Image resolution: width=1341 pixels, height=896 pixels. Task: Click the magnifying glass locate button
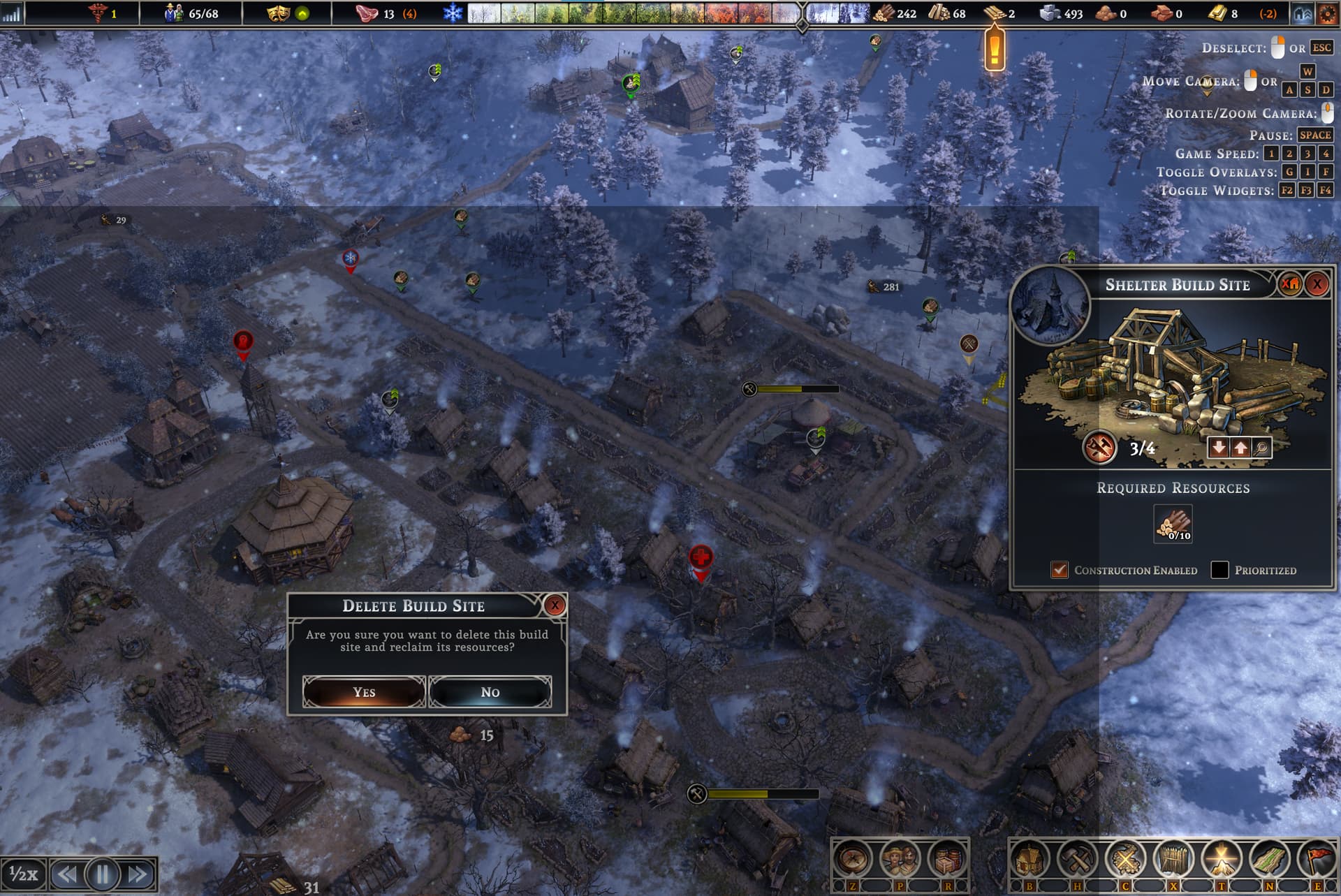click(x=1261, y=448)
